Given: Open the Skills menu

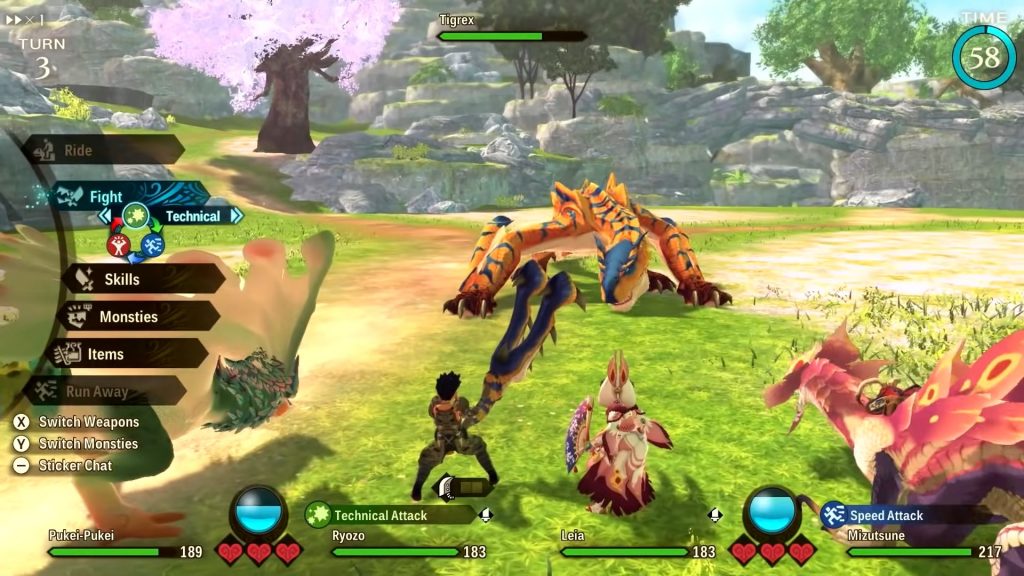Looking at the screenshot, I should (x=140, y=279).
